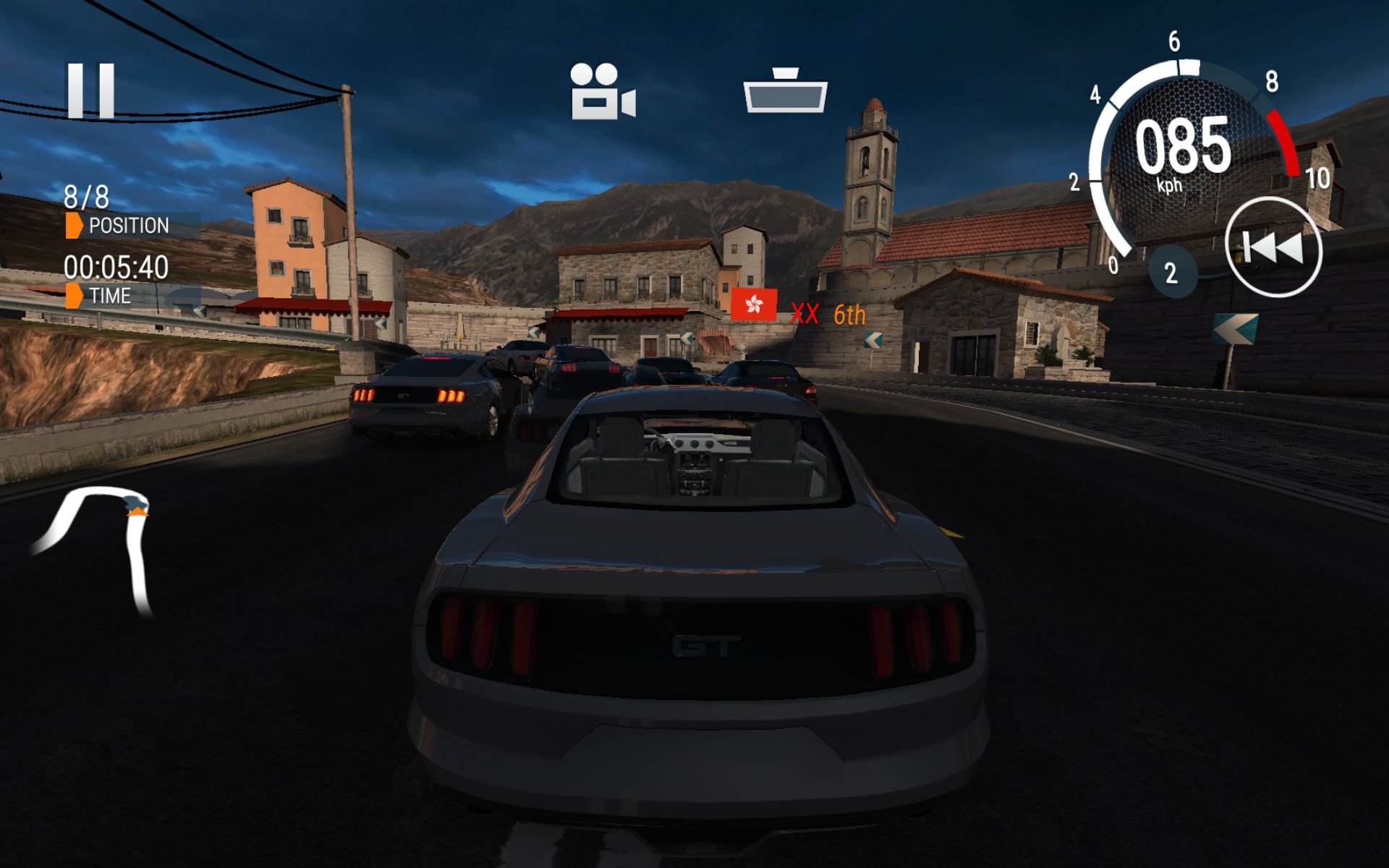Switch camera view with camera icon
1389x868 pixels.
[602, 91]
